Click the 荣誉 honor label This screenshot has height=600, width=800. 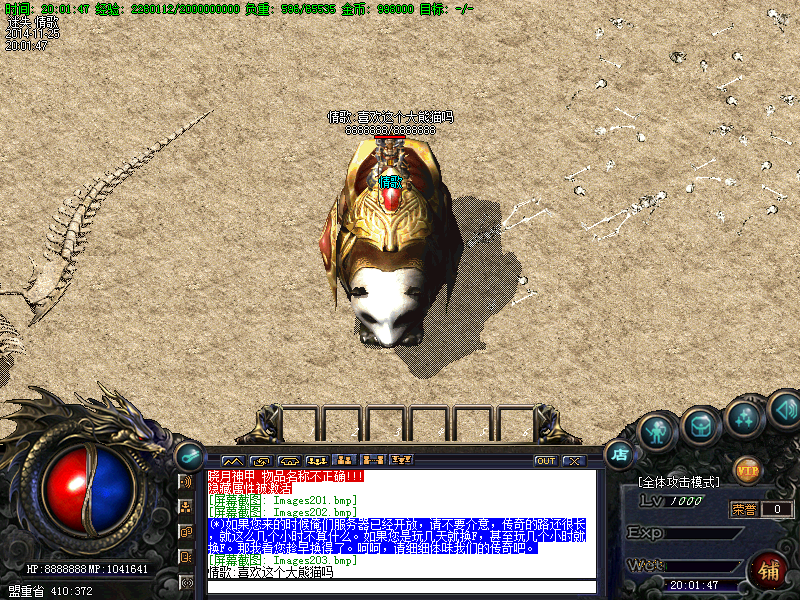click(743, 509)
